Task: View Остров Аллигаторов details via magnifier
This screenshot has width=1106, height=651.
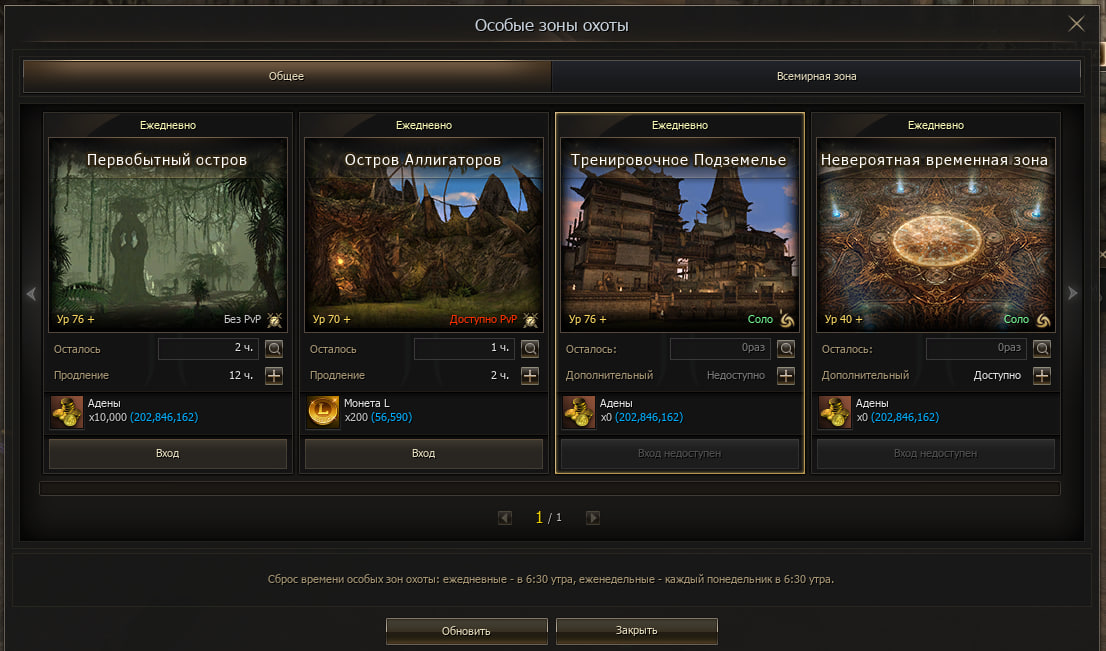Action: (x=530, y=349)
